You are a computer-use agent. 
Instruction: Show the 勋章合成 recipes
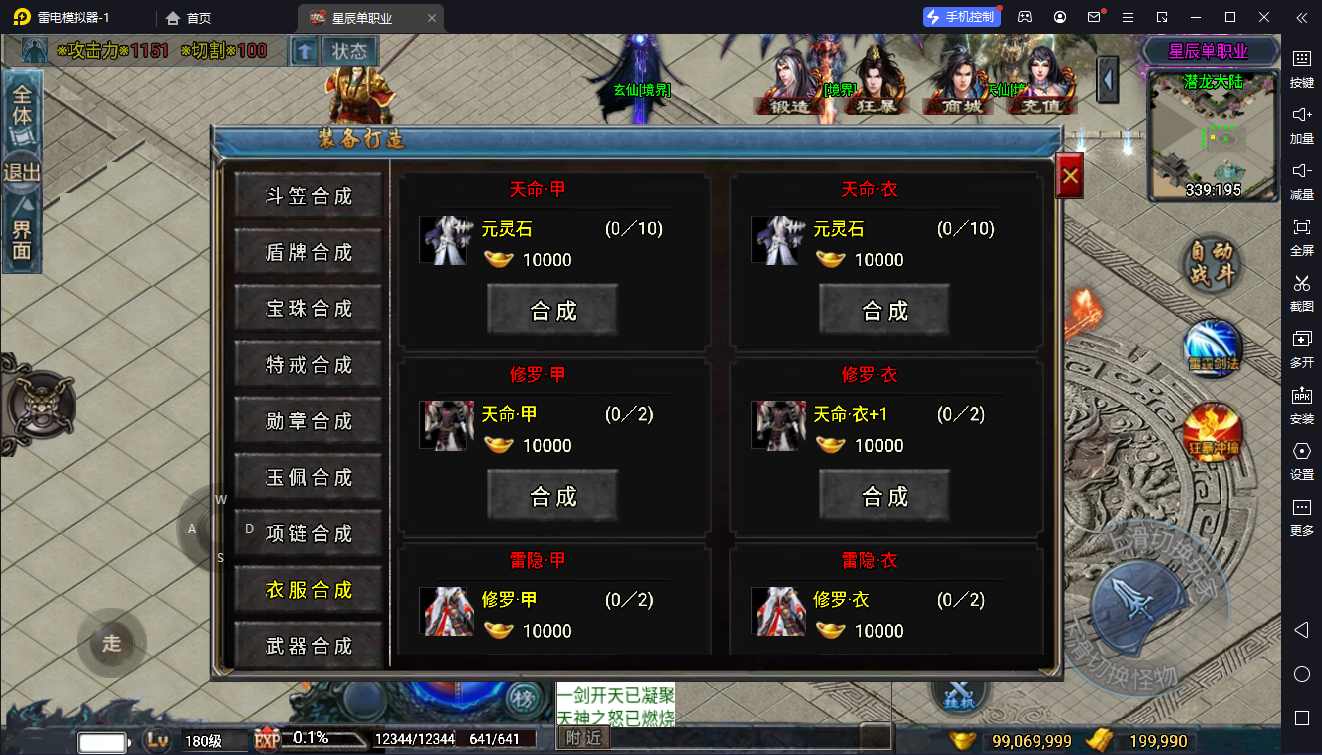click(x=309, y=421)
